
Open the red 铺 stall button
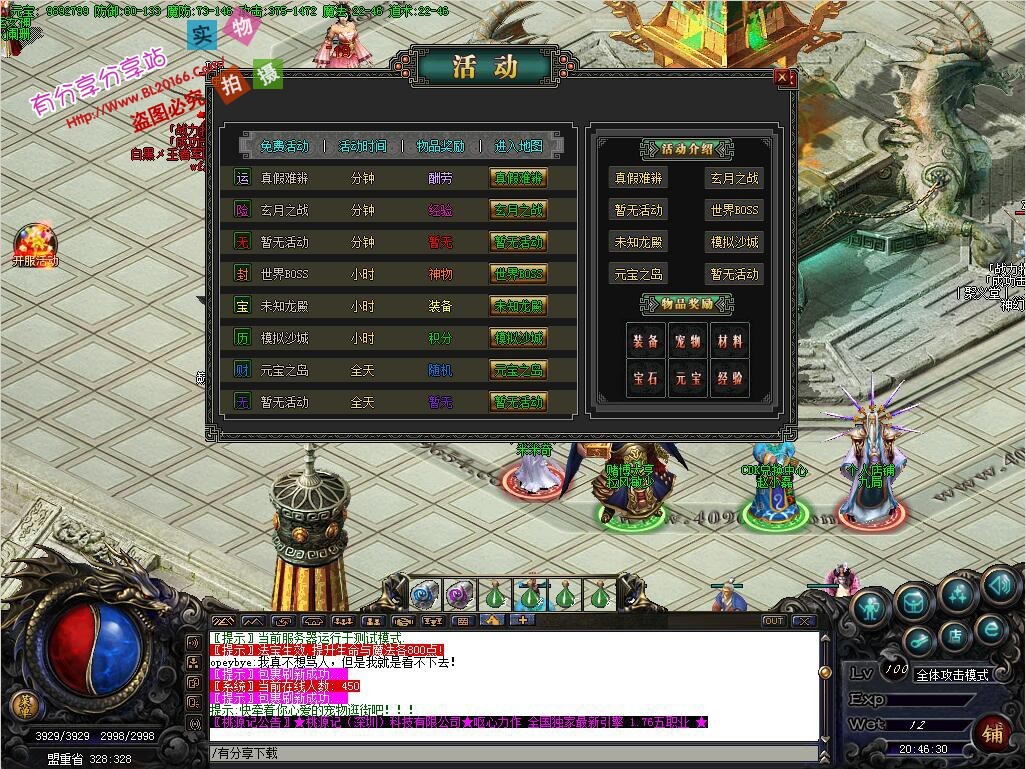(x=993, y=730)
